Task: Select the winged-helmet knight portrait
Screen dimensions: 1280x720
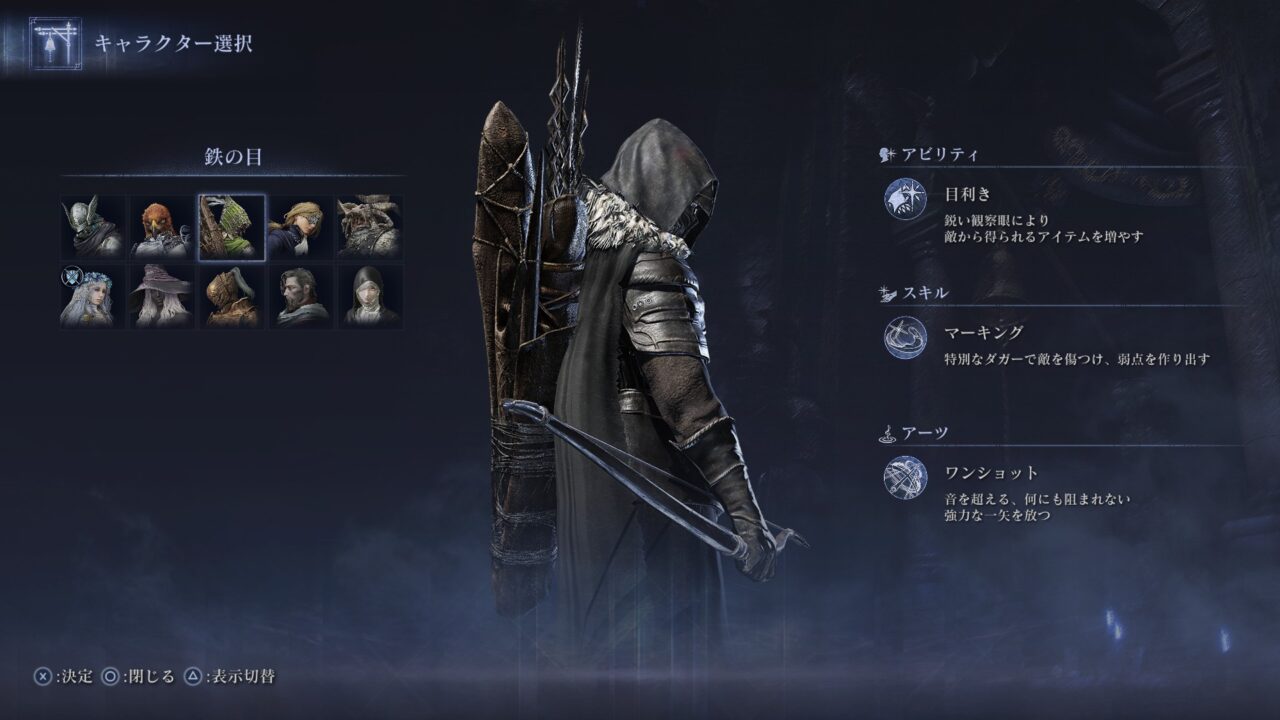Action: tap(93, 227)
